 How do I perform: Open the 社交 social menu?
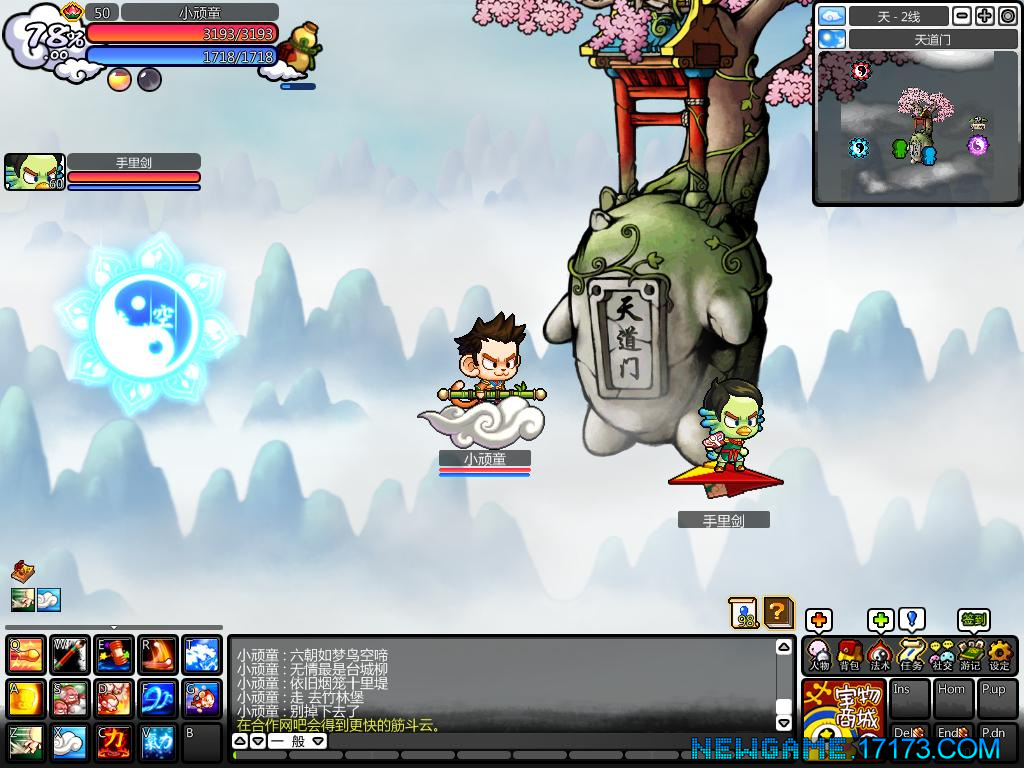coord(941,654)
